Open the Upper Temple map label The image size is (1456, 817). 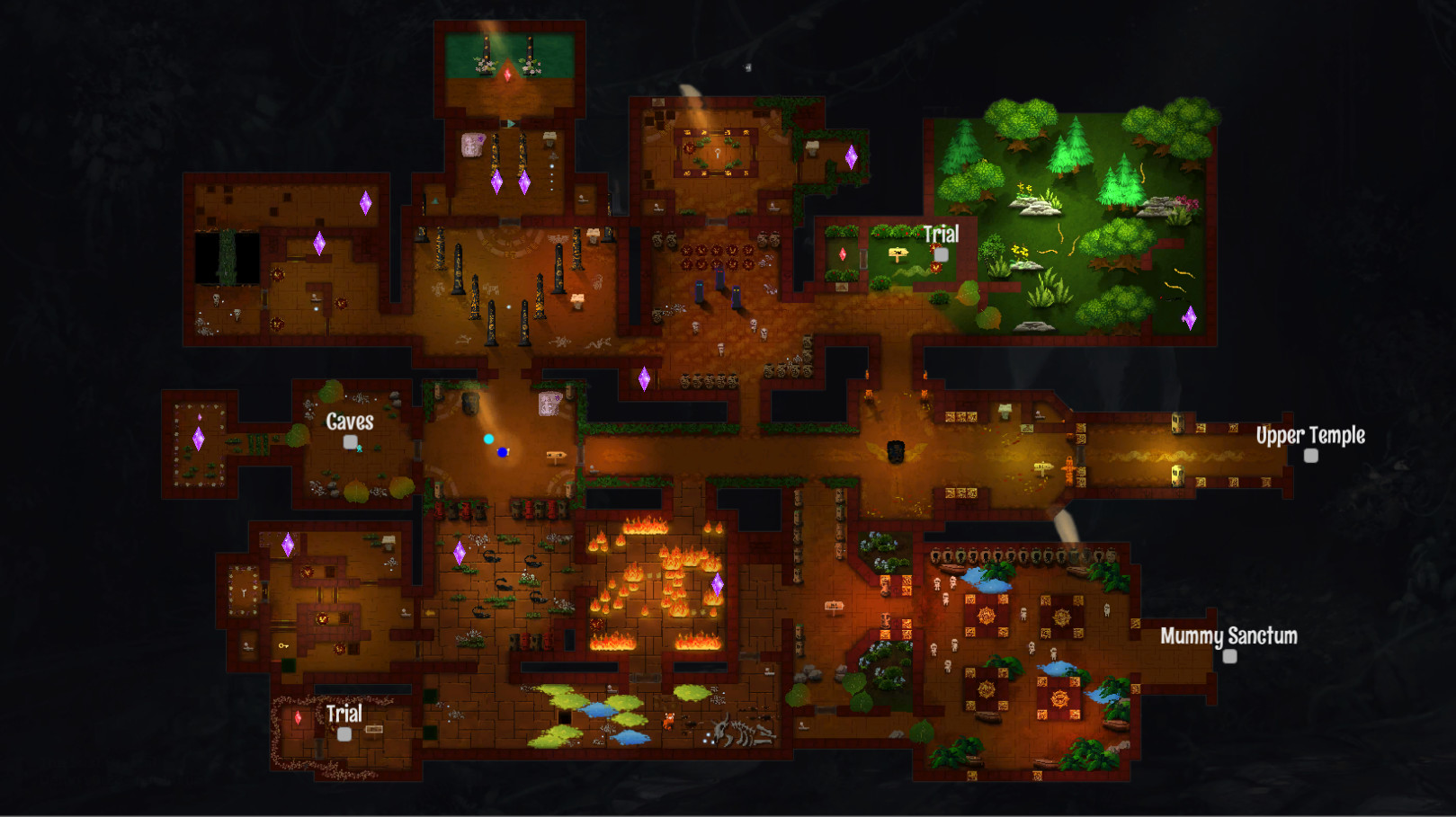[x=1310, y=435]
